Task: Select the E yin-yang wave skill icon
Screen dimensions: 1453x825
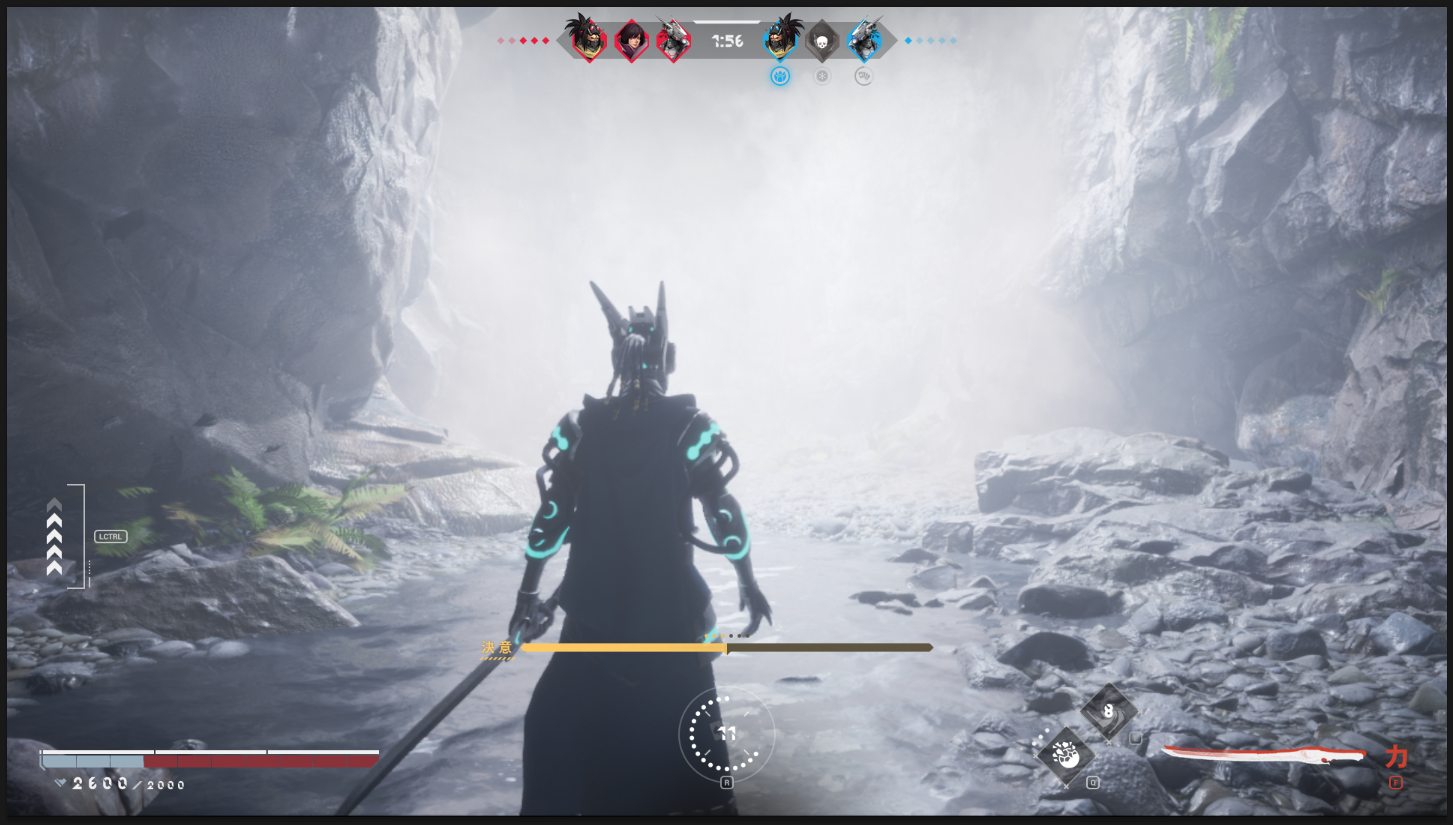Action: (x=1109, y=712)
